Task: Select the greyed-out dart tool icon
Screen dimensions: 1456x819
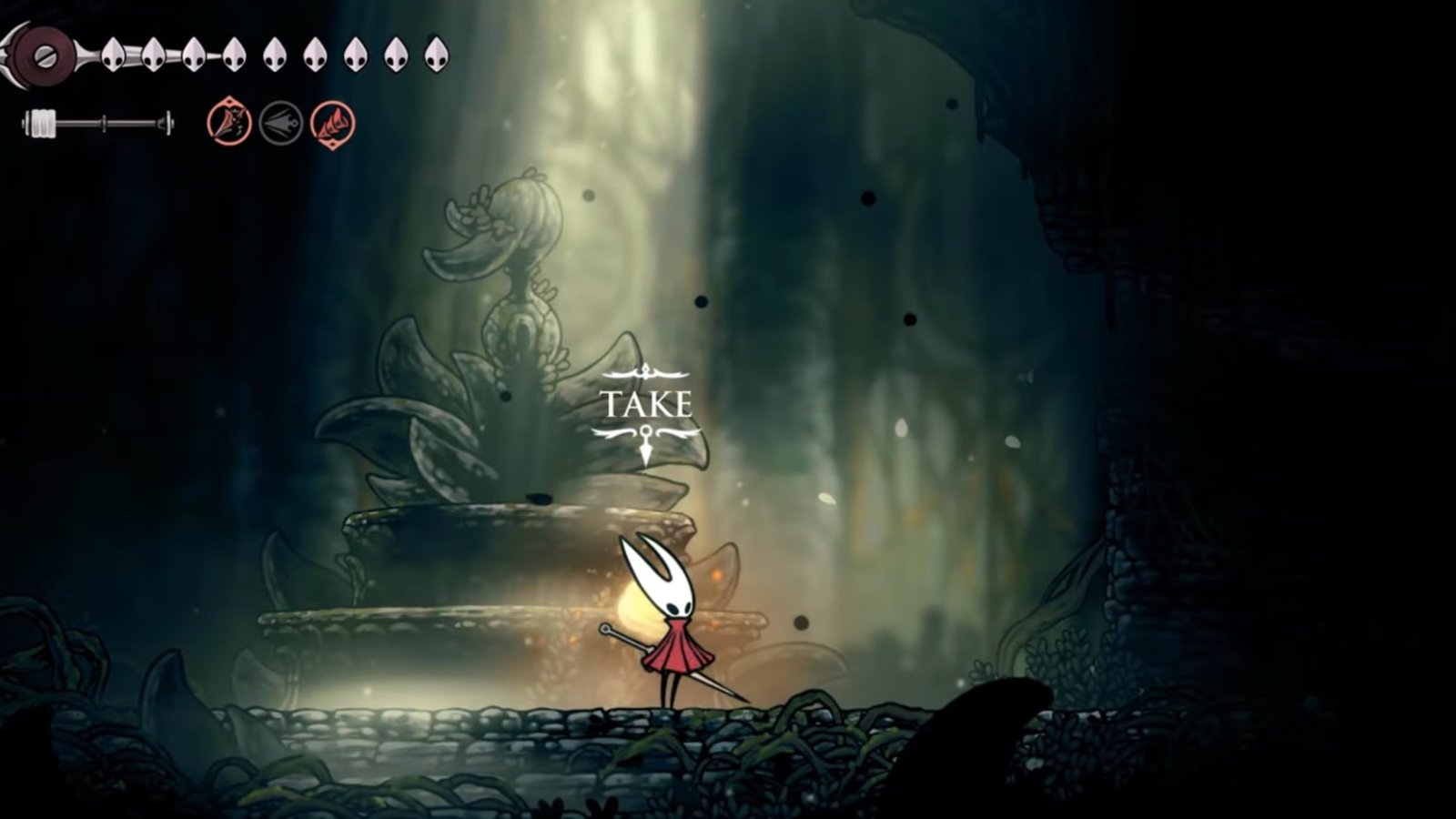Action: pyautogui.click(x=280, y=124)
